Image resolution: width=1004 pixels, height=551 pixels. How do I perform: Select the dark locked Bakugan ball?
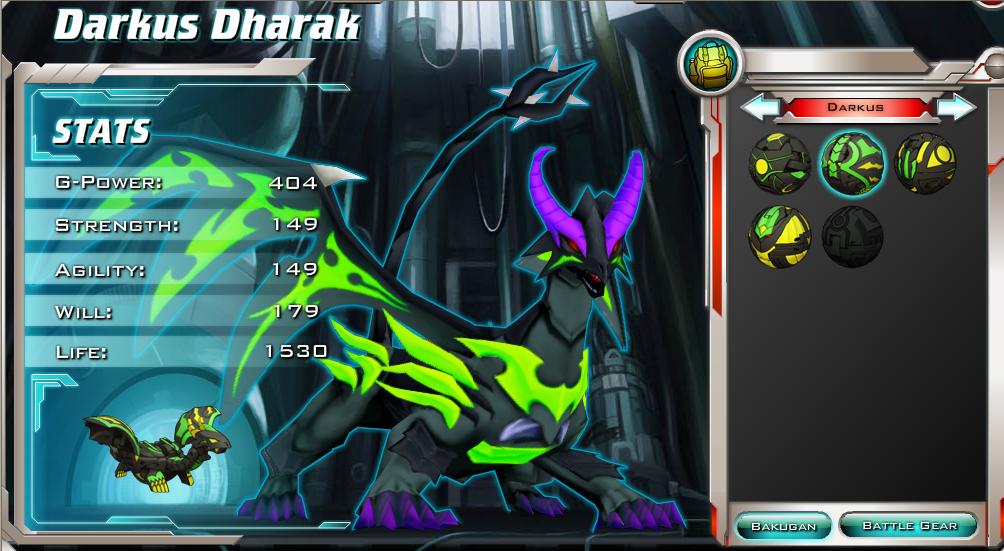point(852,237)
